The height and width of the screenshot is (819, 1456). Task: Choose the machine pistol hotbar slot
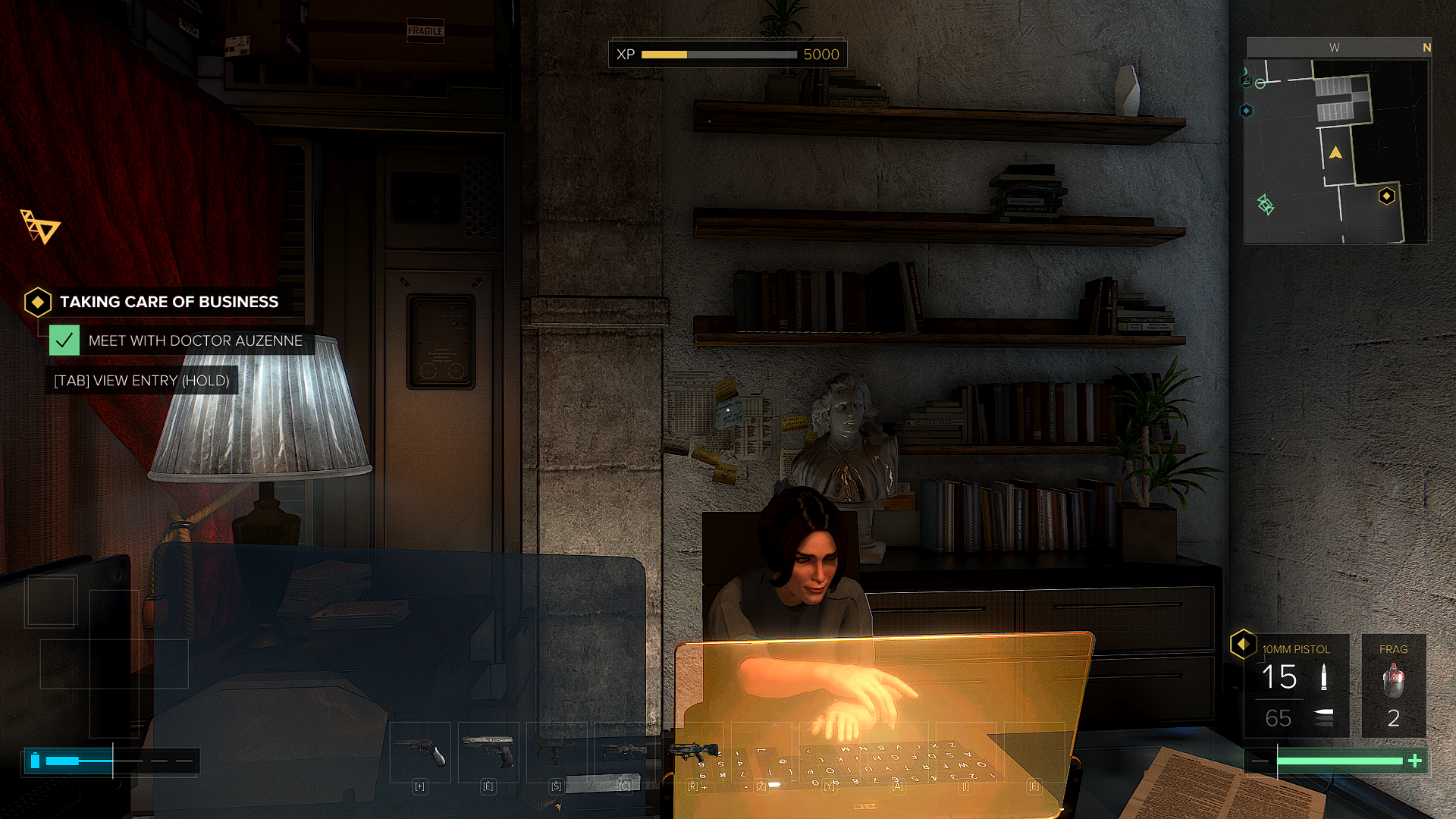pyautogui.click(x=557, y=752)
